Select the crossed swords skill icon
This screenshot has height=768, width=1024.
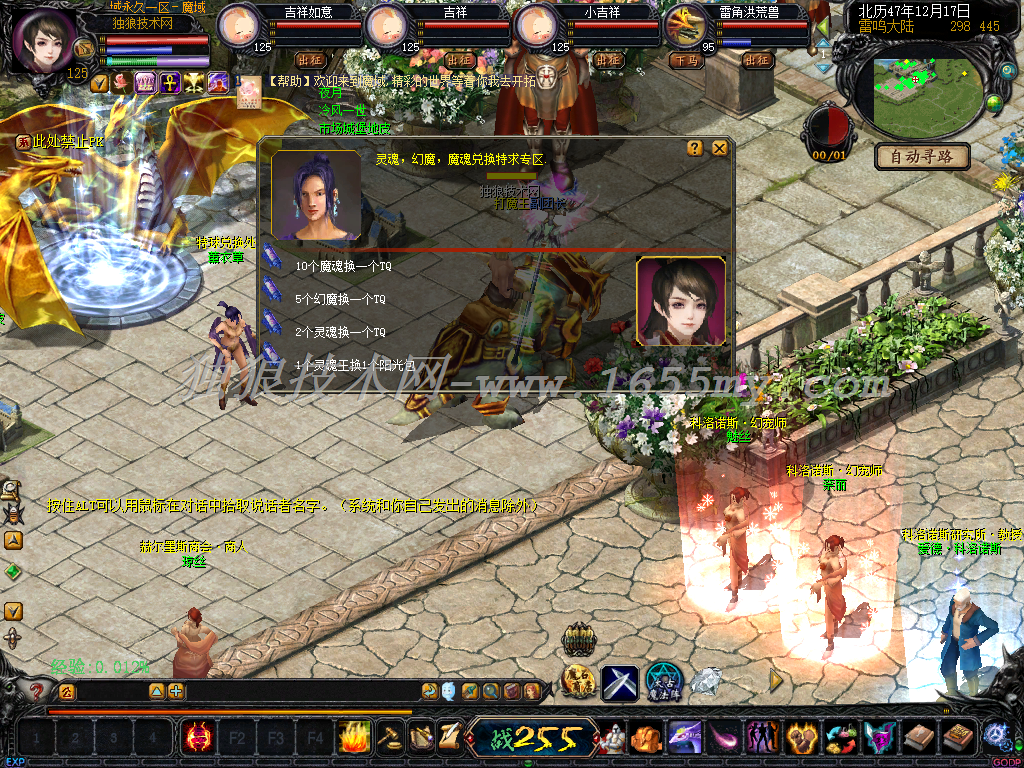pyautogui.click(x=620, y=683)
